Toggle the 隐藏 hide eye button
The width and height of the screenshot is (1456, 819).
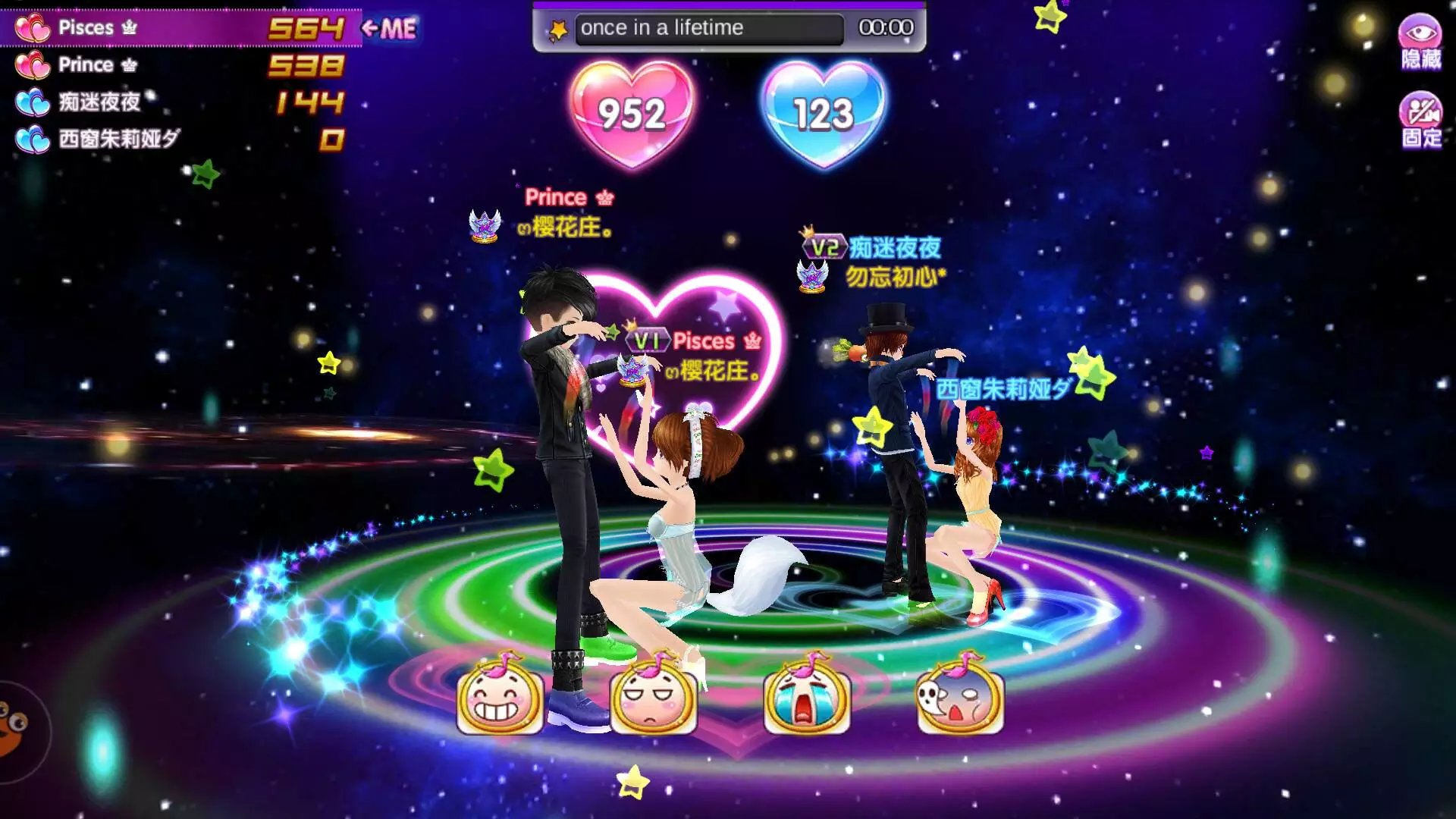tap(1420, 42)
